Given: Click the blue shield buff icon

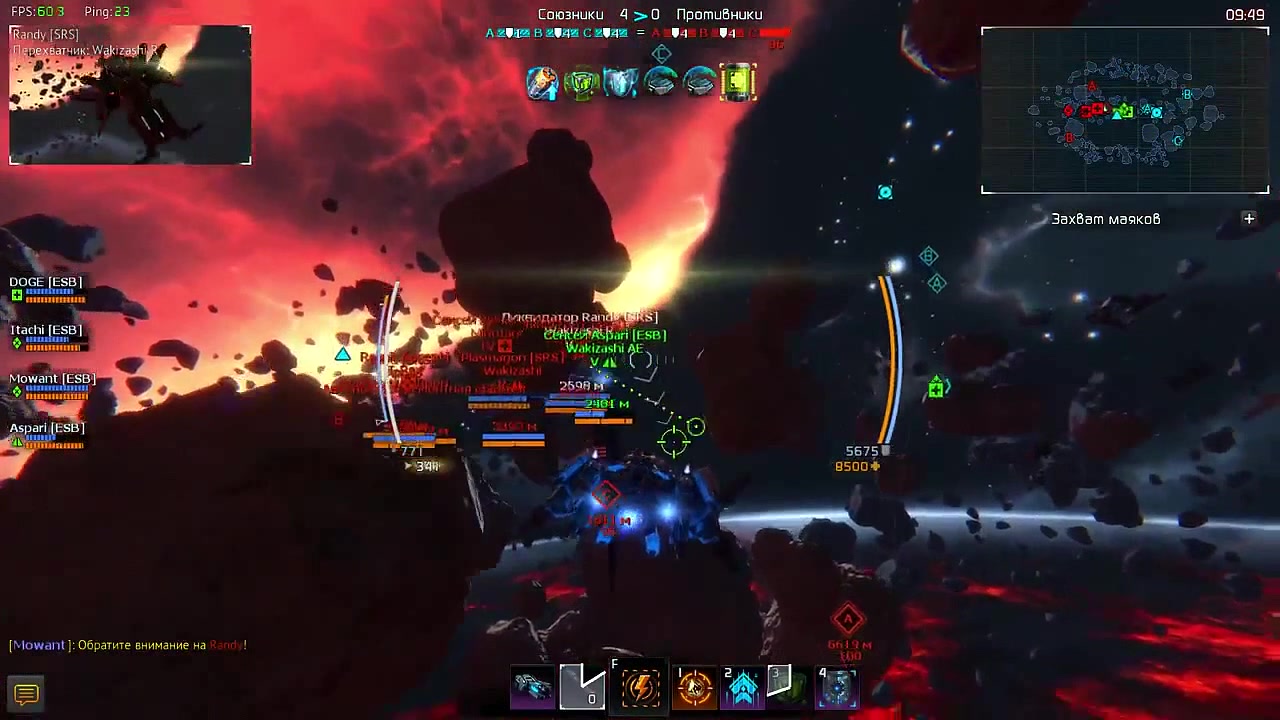Looking at the screenshot, I should coord(620,82).
